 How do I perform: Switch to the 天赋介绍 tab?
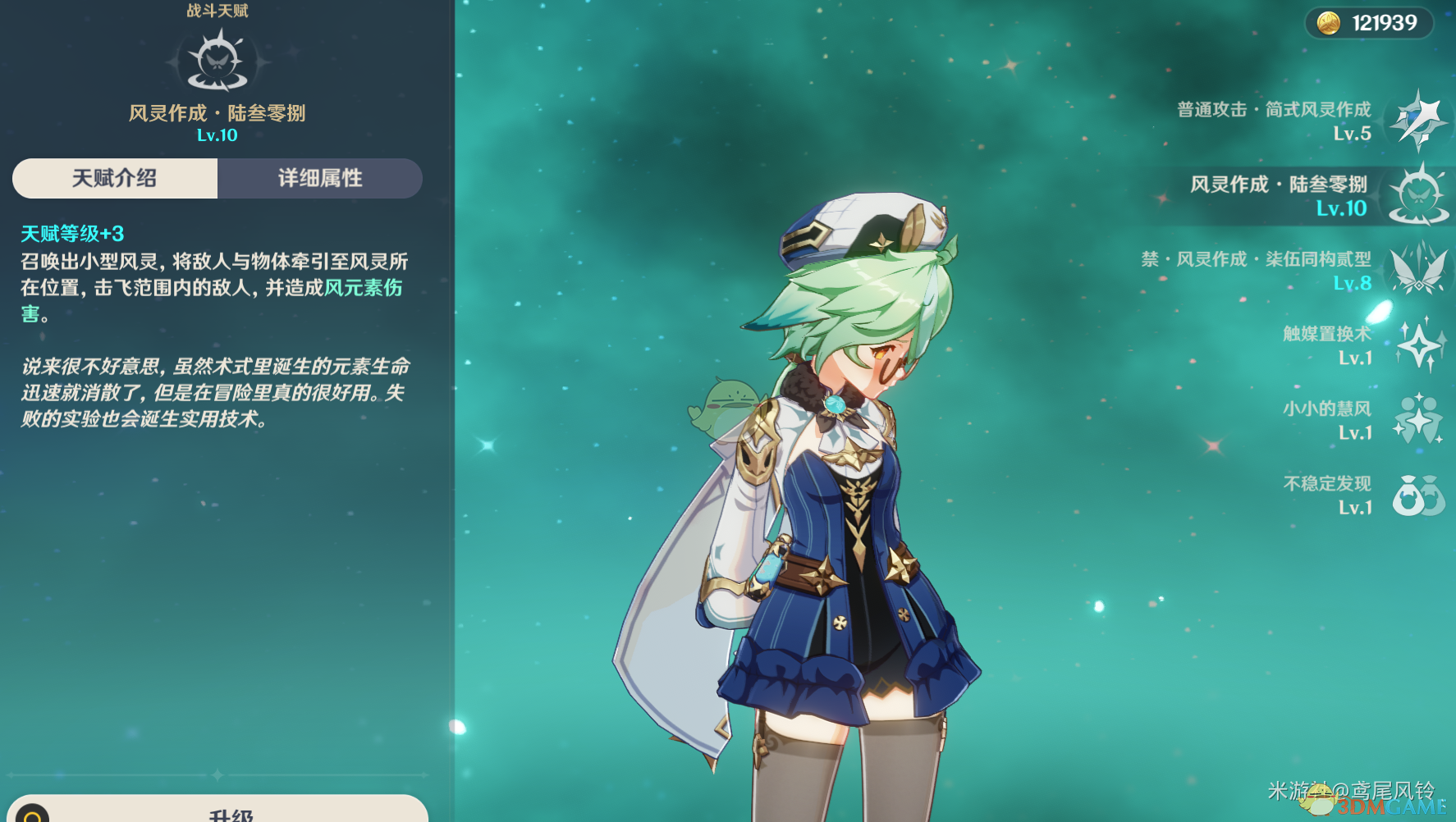[x=115, y=178]
